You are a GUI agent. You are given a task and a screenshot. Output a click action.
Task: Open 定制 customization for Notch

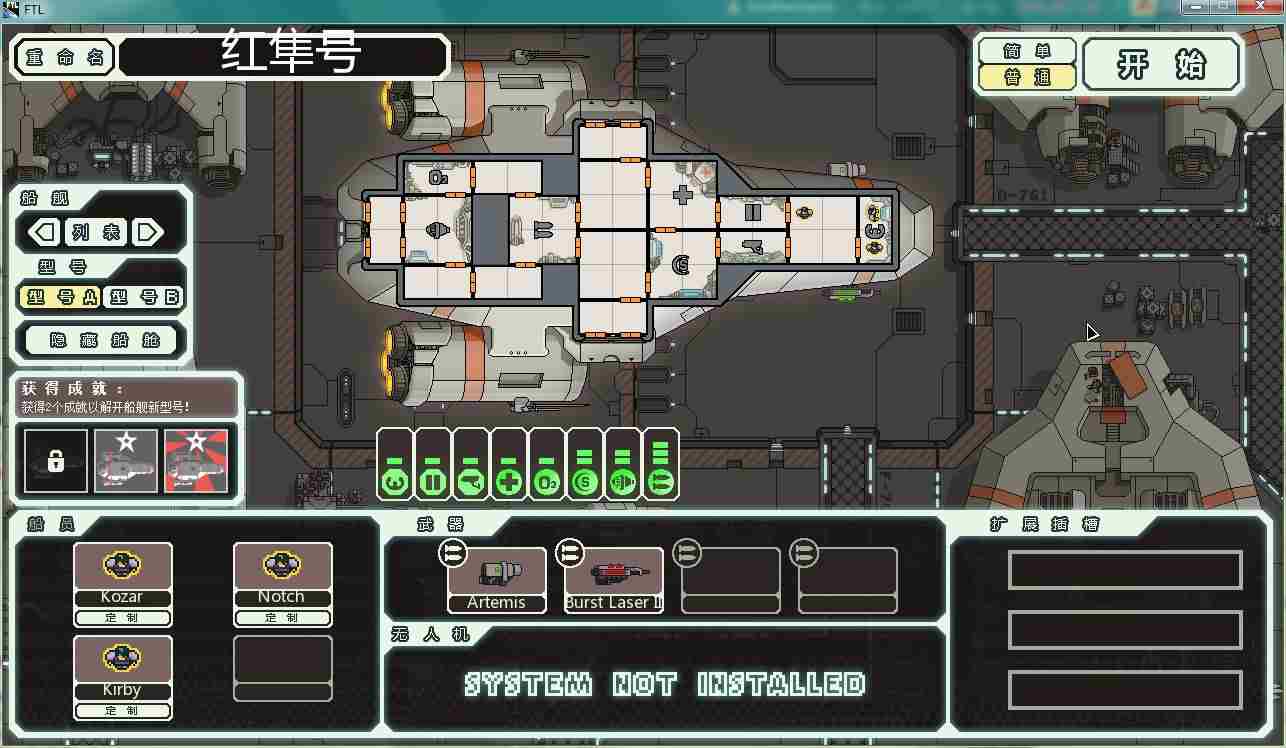tap(282, 618)
